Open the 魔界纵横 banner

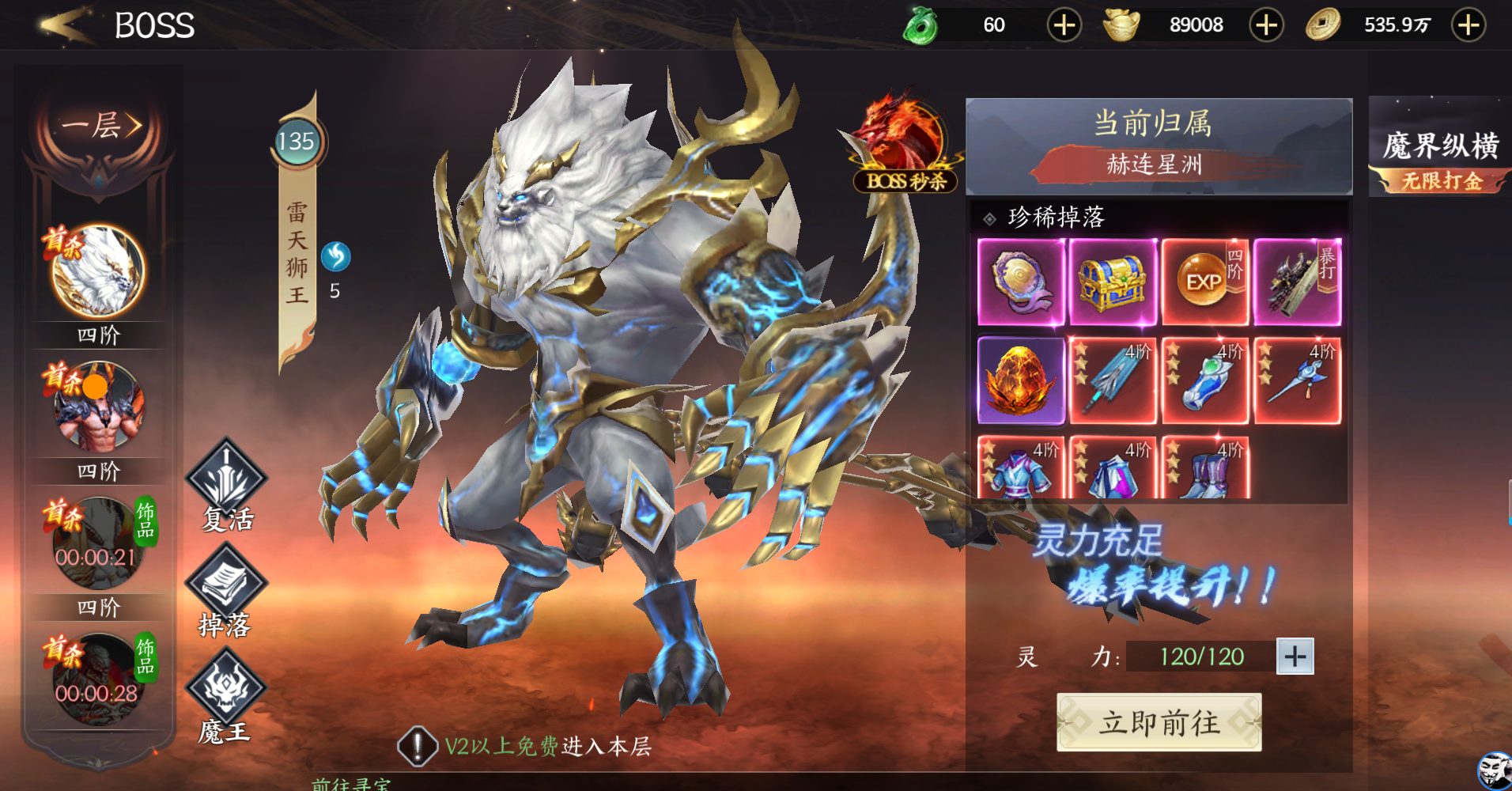[1439, 150]
